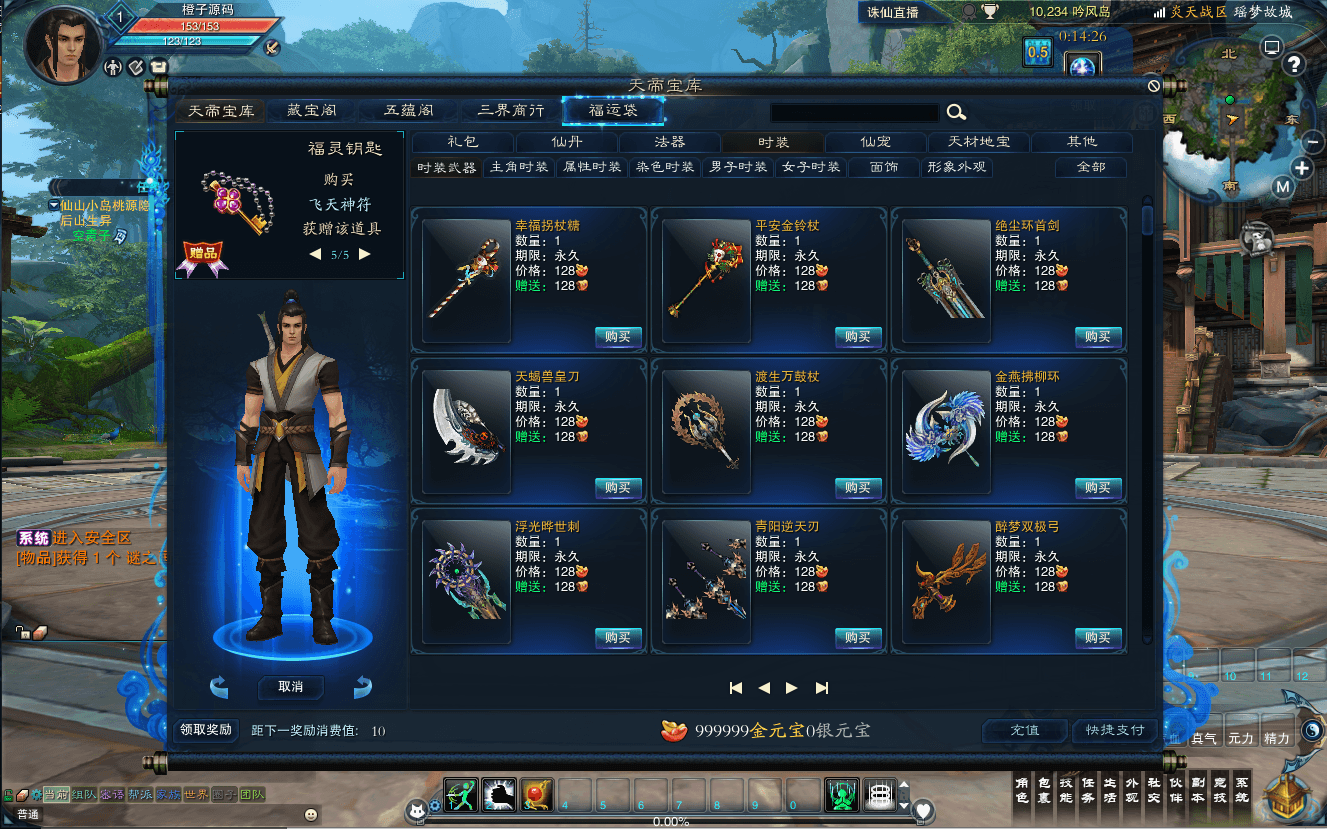Select the green meditation skill on the hotbar
The image size is (1327, 829).
841,797
